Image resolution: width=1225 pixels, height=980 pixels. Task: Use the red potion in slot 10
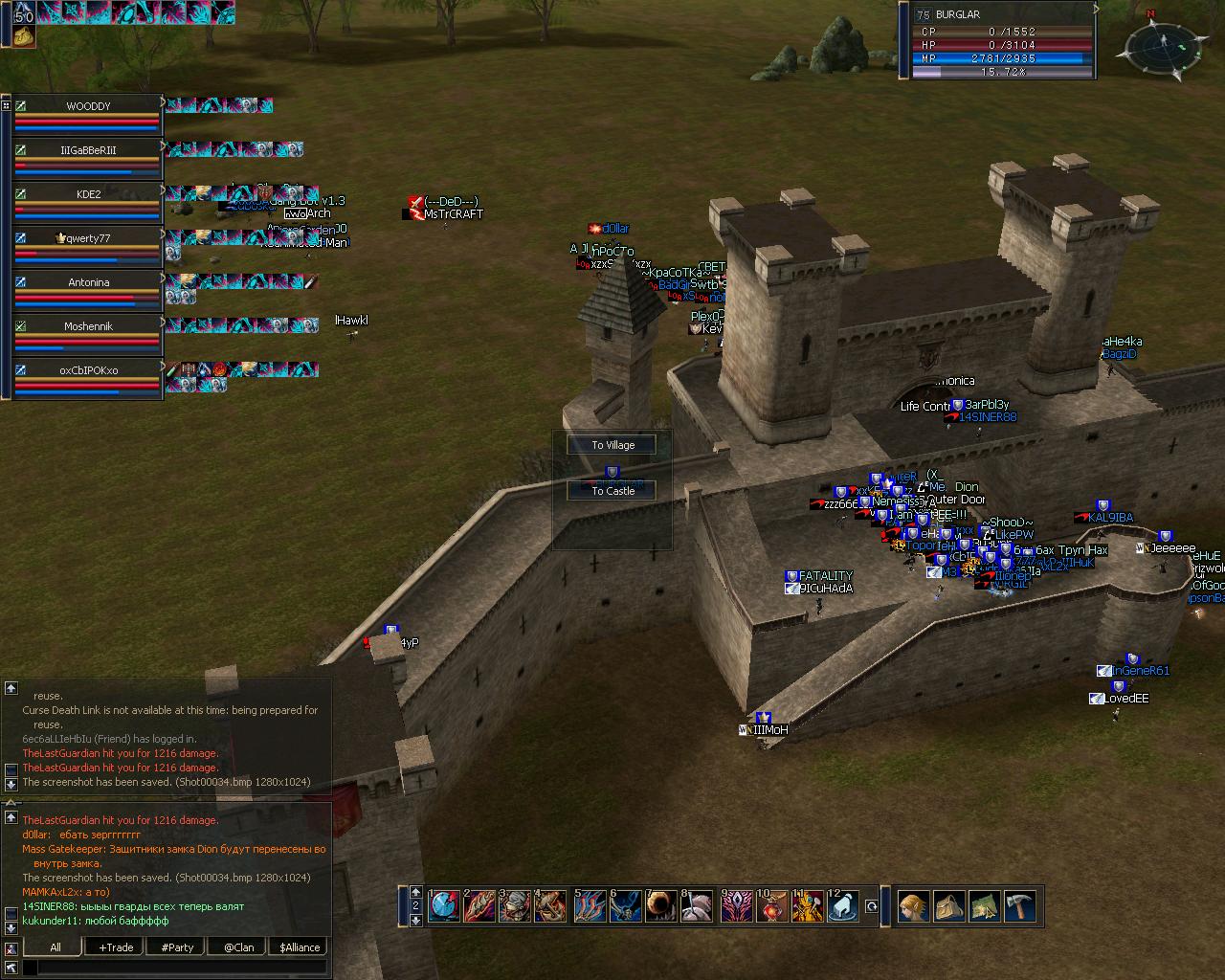(x=771, y=905)
